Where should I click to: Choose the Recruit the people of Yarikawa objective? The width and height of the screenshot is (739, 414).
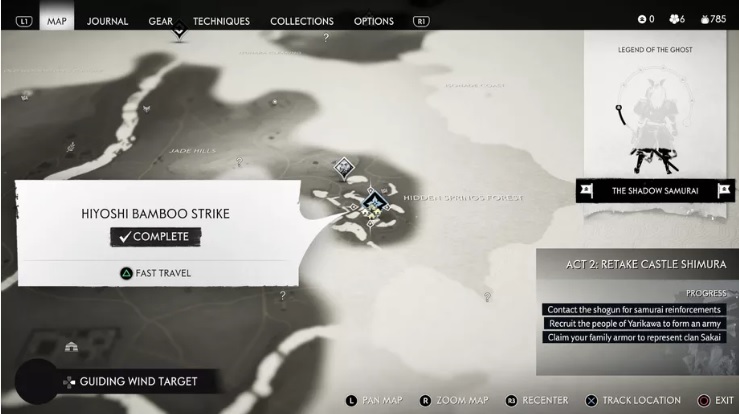pos(634,323)
